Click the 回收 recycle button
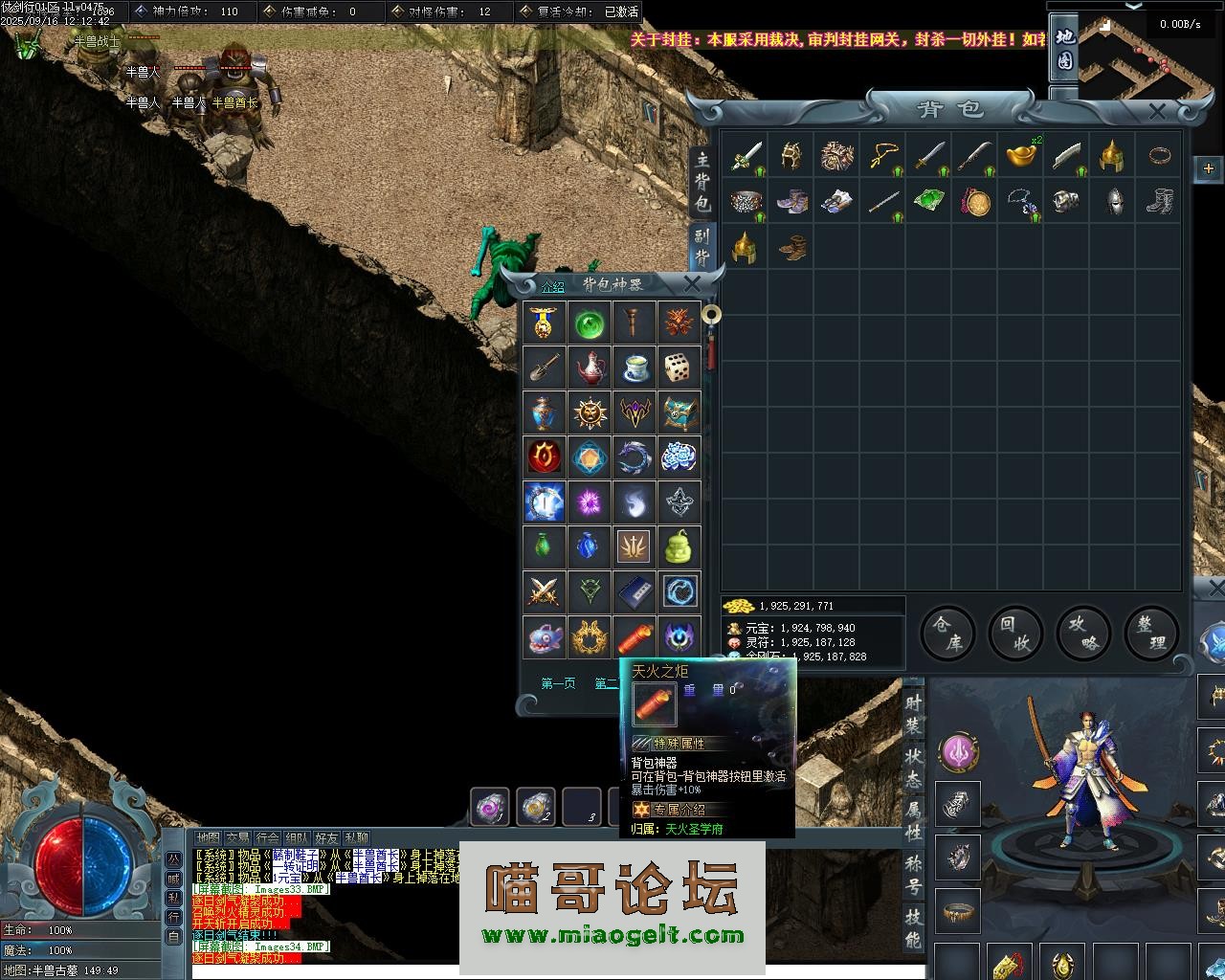The height and width of the screenshot is (980, 1225). click(x=1014, y=633)
